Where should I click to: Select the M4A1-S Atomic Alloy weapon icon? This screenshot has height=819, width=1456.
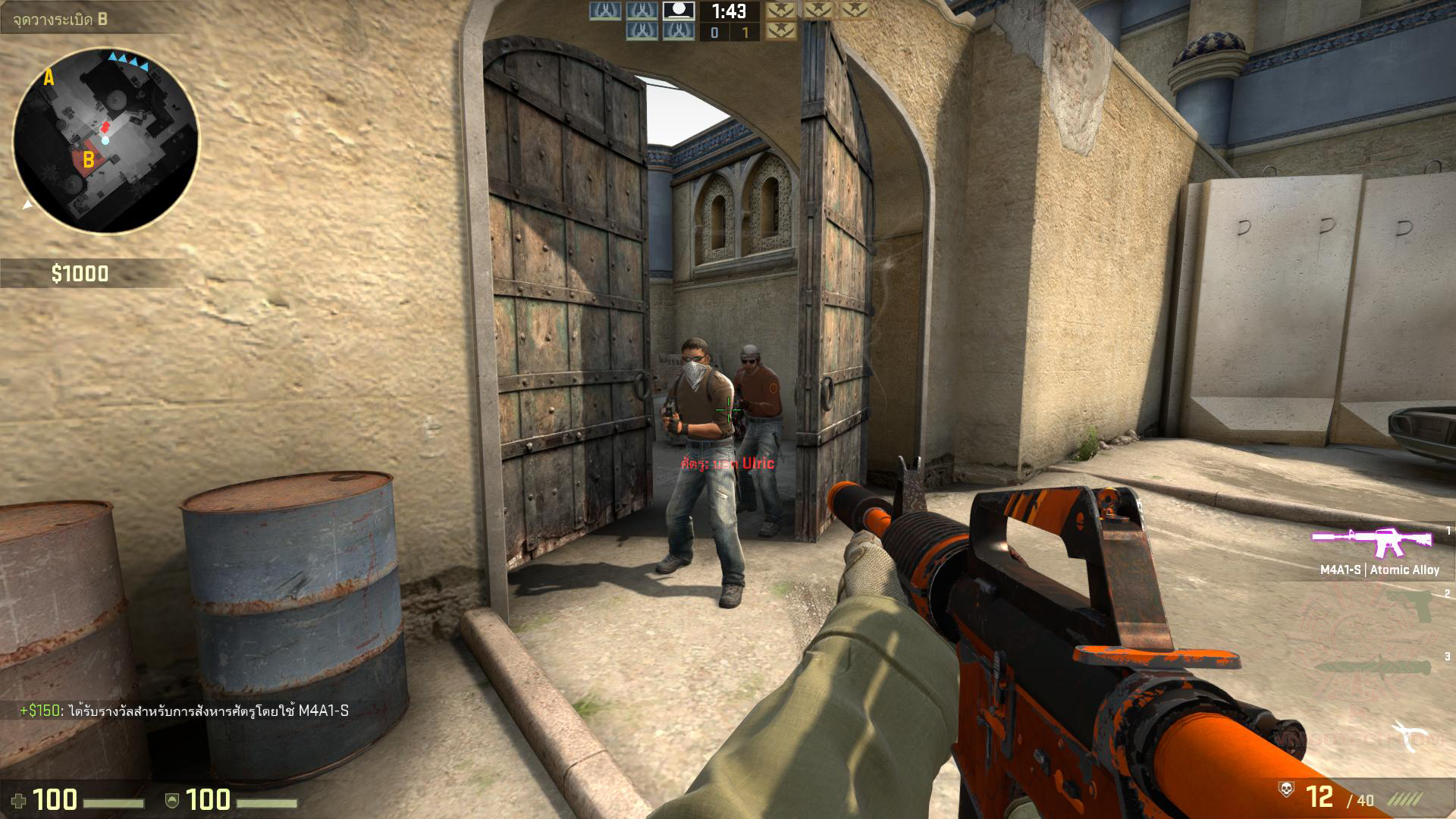coord(1370,538)
